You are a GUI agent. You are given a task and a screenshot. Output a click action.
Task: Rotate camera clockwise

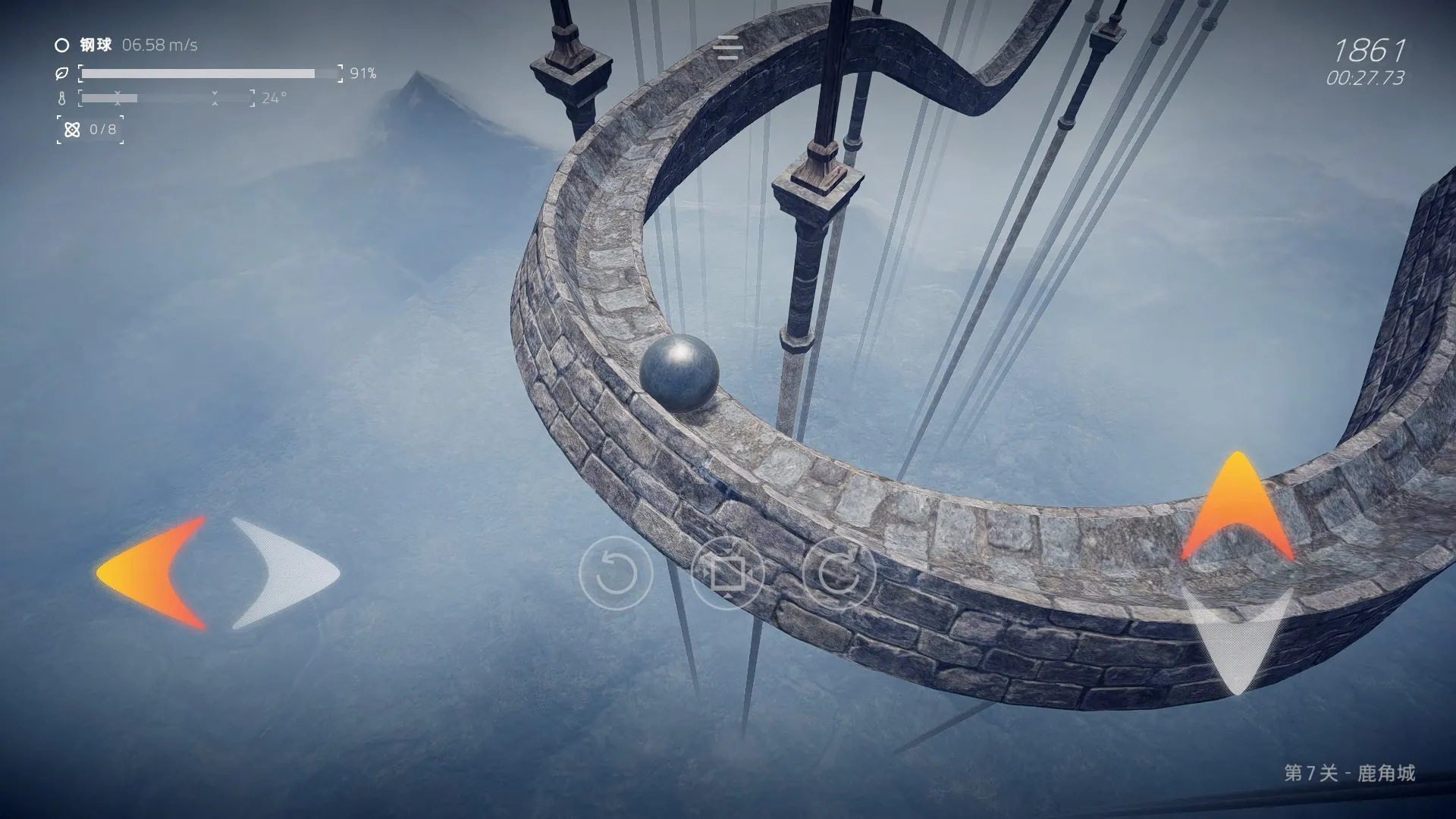tap(839, 573)
